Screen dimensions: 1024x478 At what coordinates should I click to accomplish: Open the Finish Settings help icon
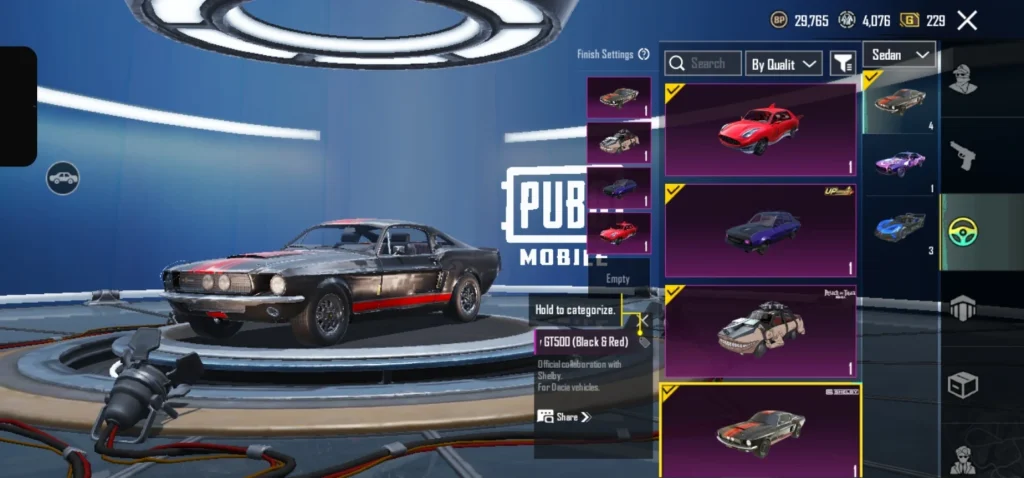644,54
